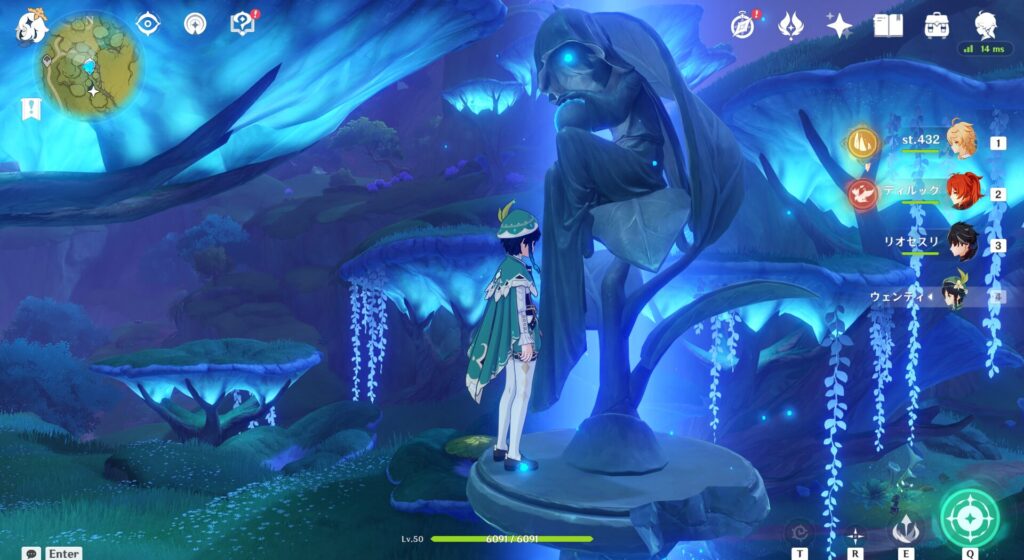Click the swirl gadget icon above T
Viewport: 1024px width, 560px height.
(x=800, y=533)
